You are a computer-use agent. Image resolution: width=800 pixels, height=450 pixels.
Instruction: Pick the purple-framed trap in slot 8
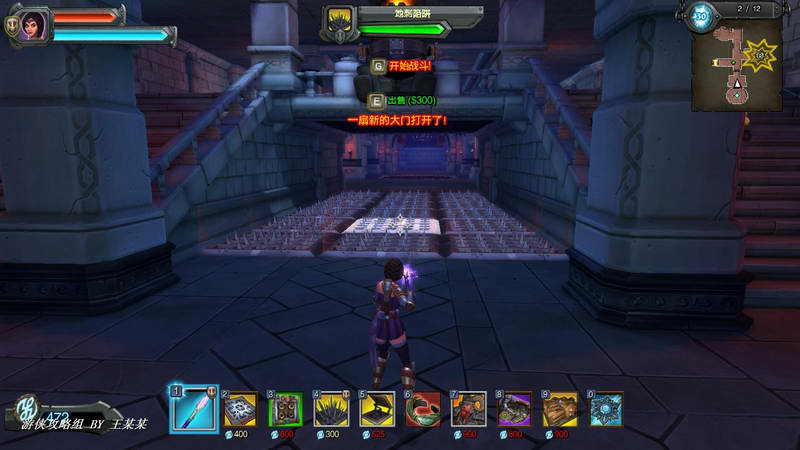pyautogui.click(x=515, y=409)
